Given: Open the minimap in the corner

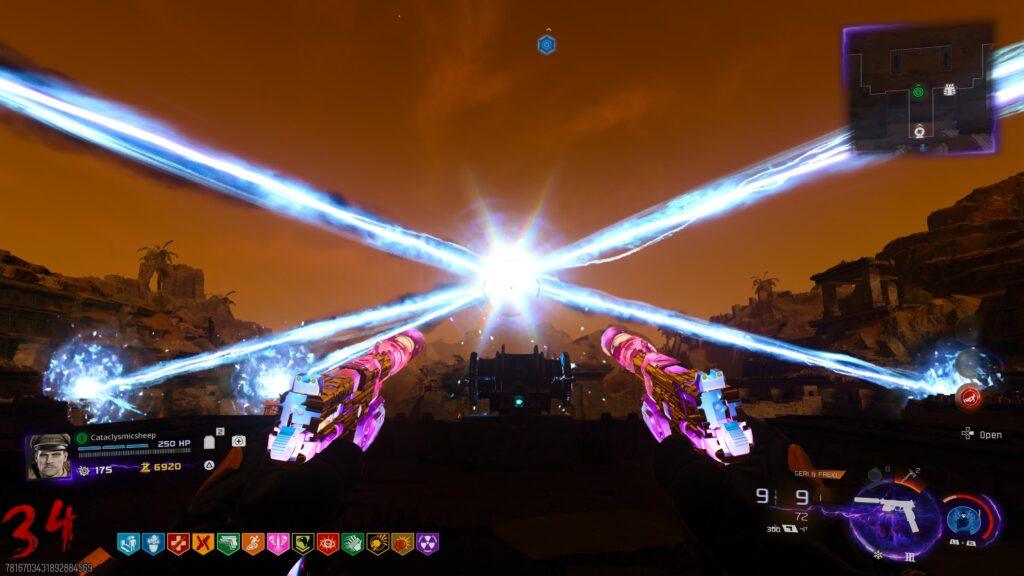Looking at the screenshot, I should [x=919, y=89].
